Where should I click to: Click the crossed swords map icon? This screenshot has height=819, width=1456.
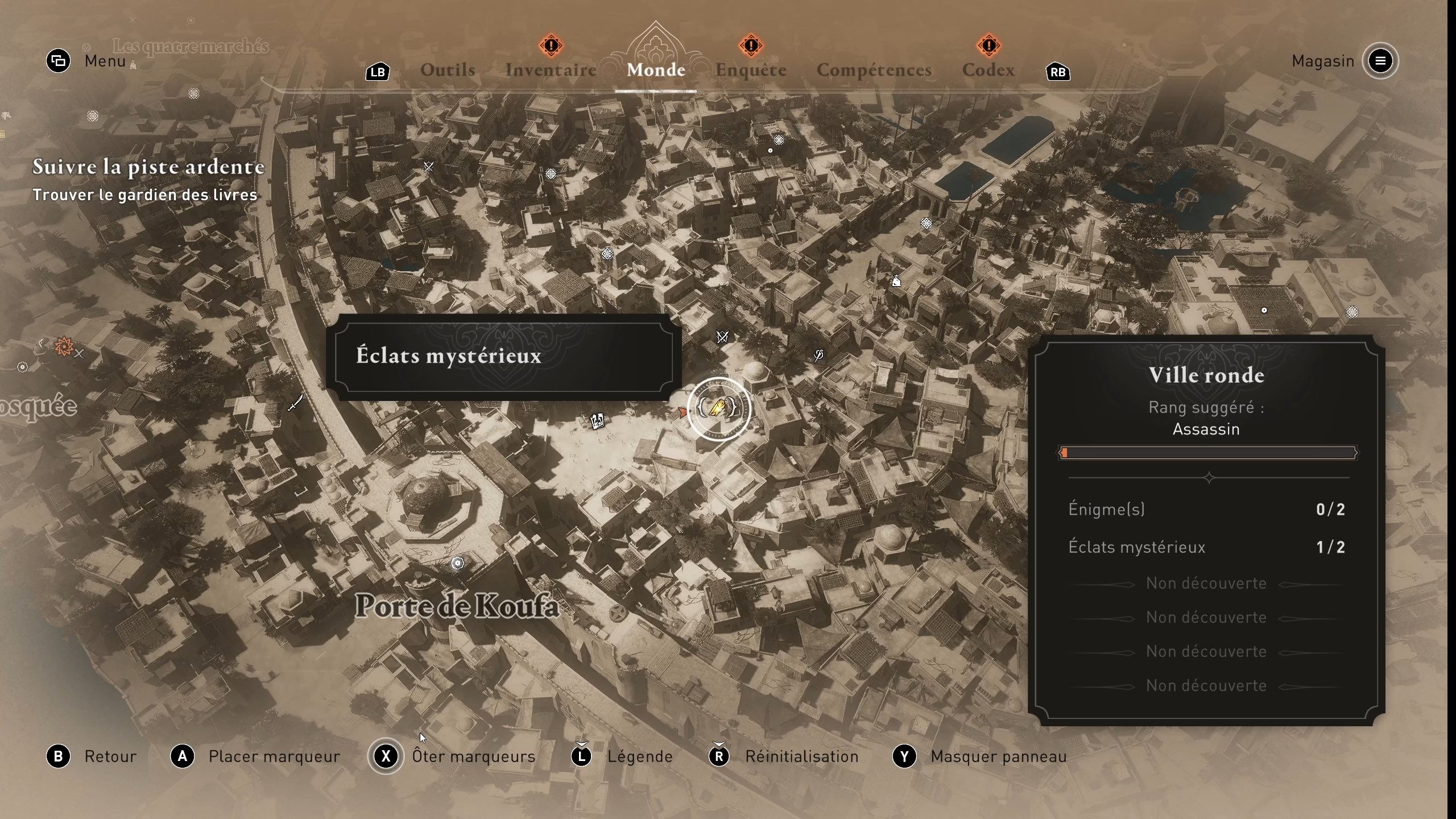point(722,337)
